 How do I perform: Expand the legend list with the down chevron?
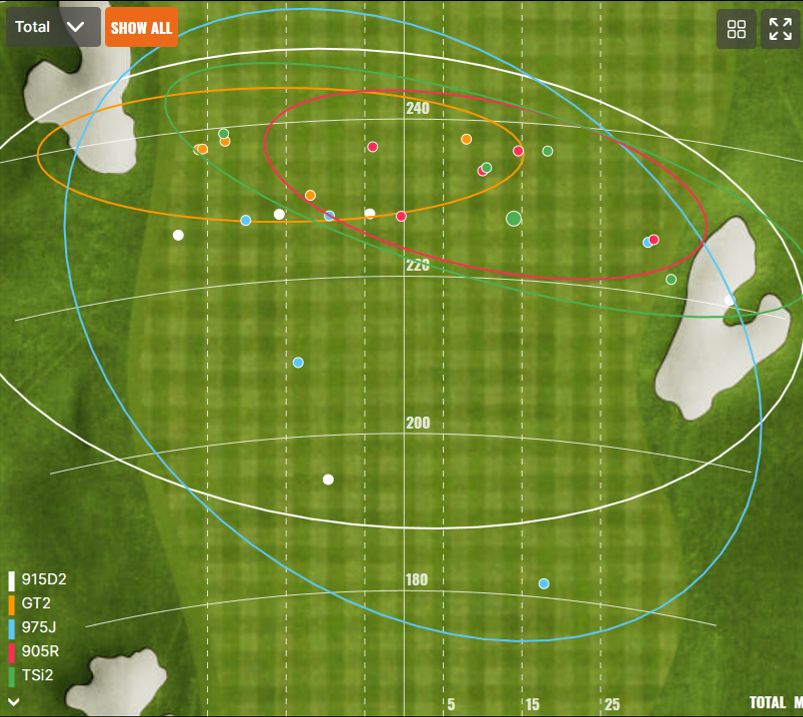pyautogui.click(x=13, y=702)
